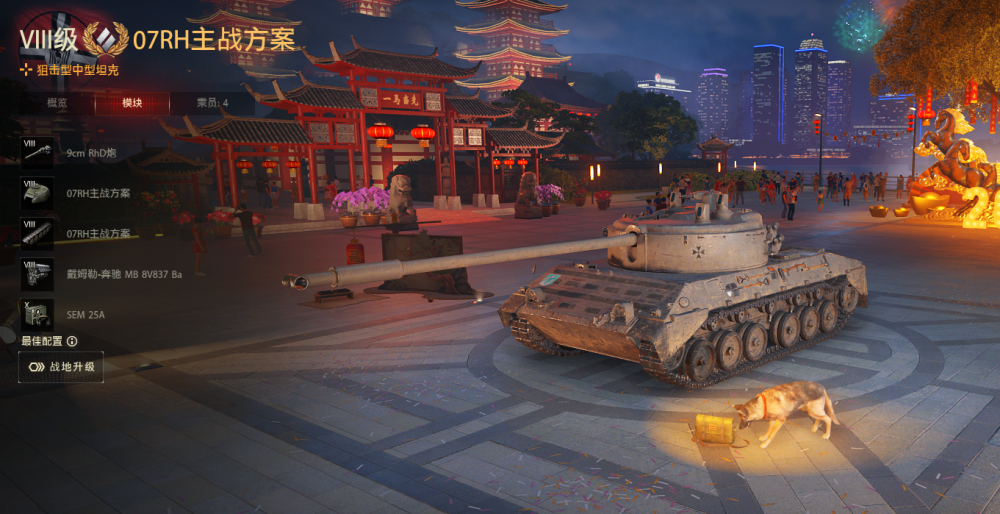The height and width of the screenshot is (514, 1000).
Task: Open the 乘员: 4 crew tab
Action: click(211, 103)
